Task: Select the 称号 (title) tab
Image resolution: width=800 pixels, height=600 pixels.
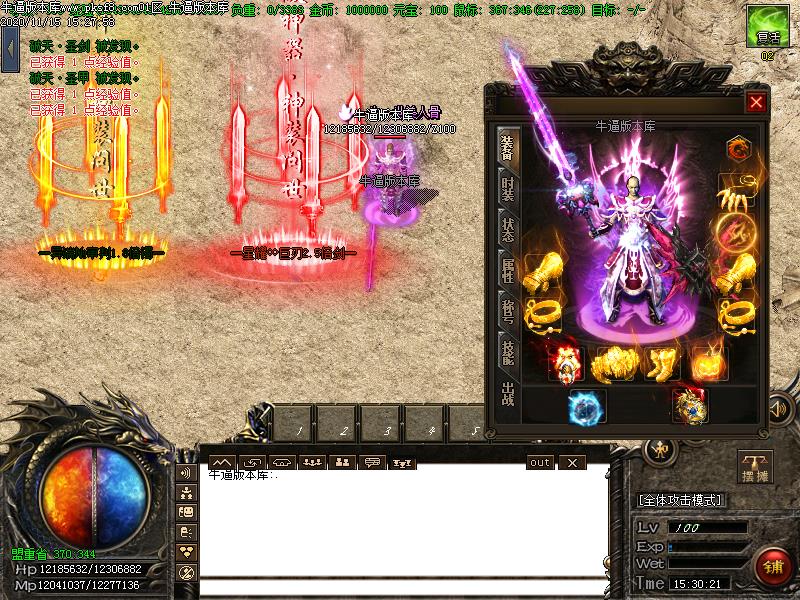Action: point(508,309)
